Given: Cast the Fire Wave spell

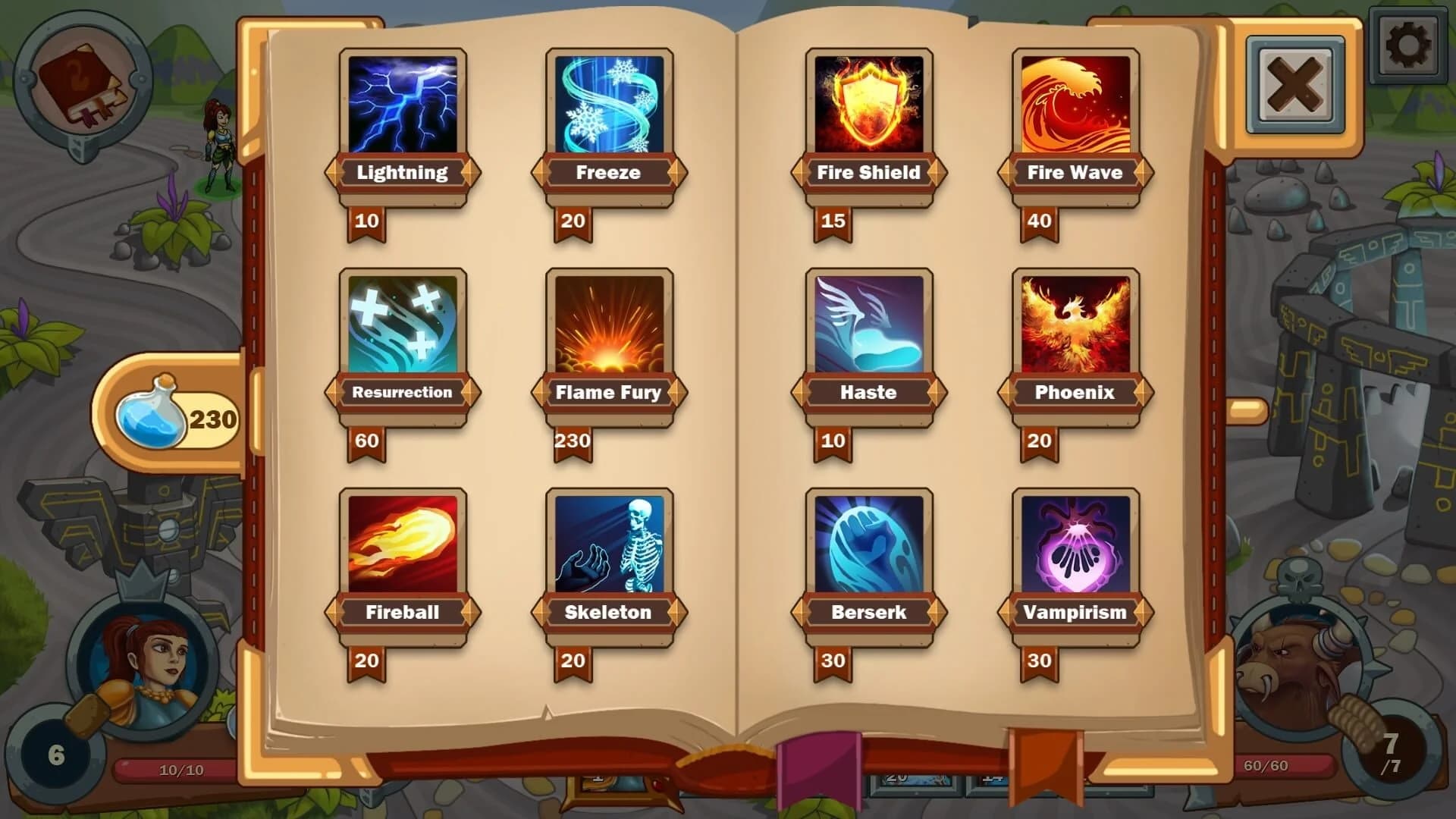Looking at the screenshot, I should click(1075, 102).
